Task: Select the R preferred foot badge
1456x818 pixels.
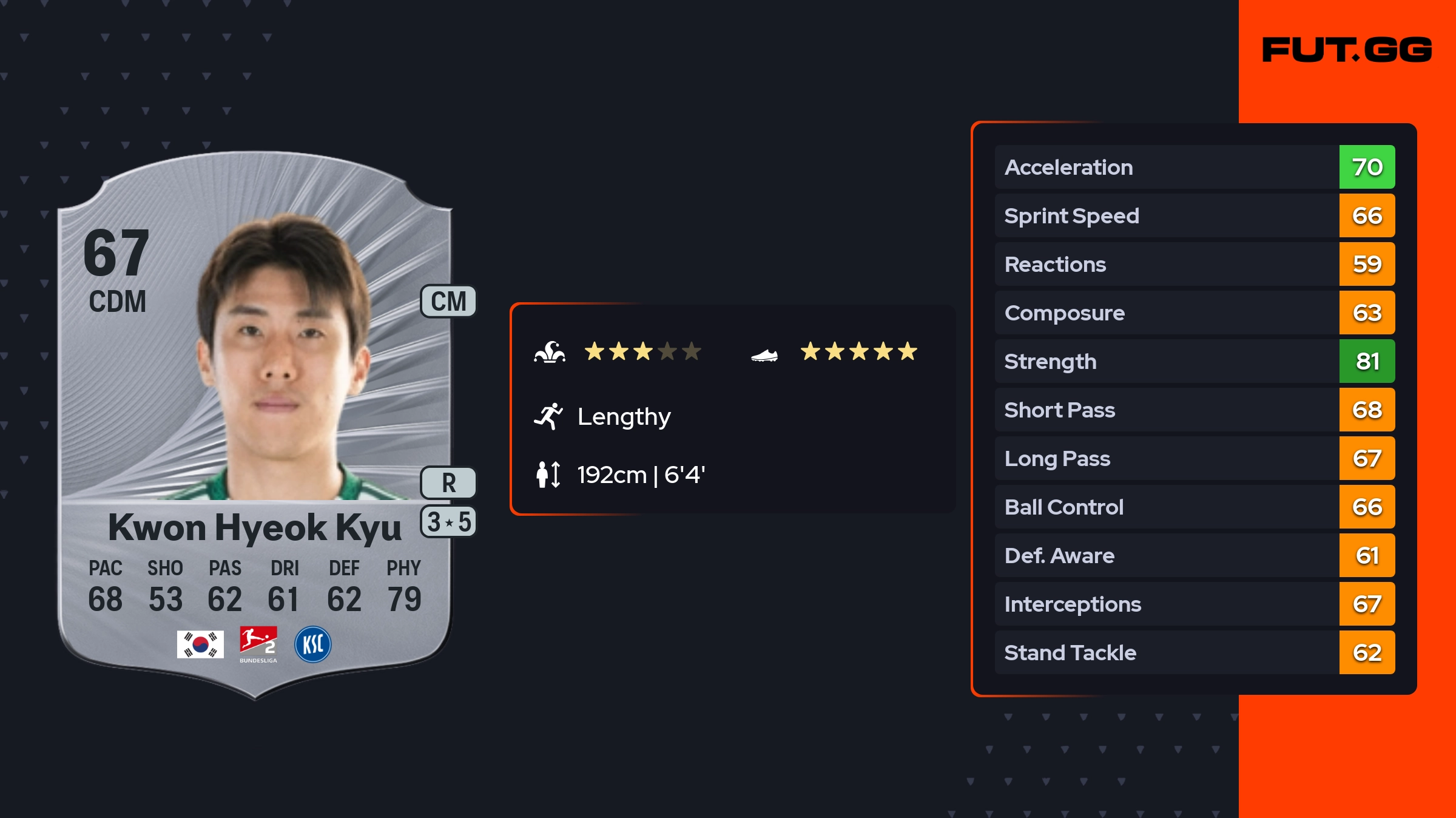Action: coord(448,483)
